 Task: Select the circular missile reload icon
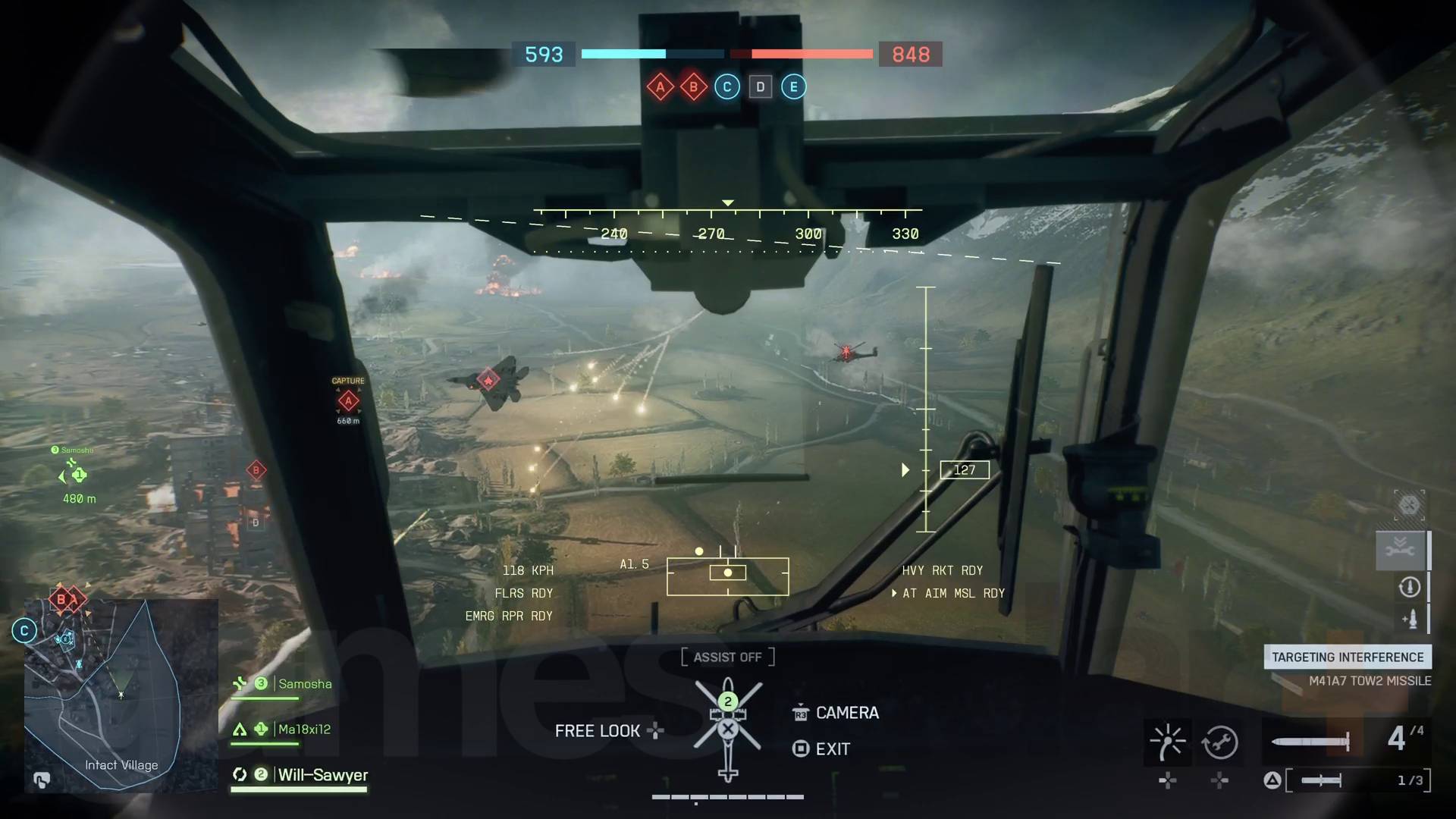1410,588
